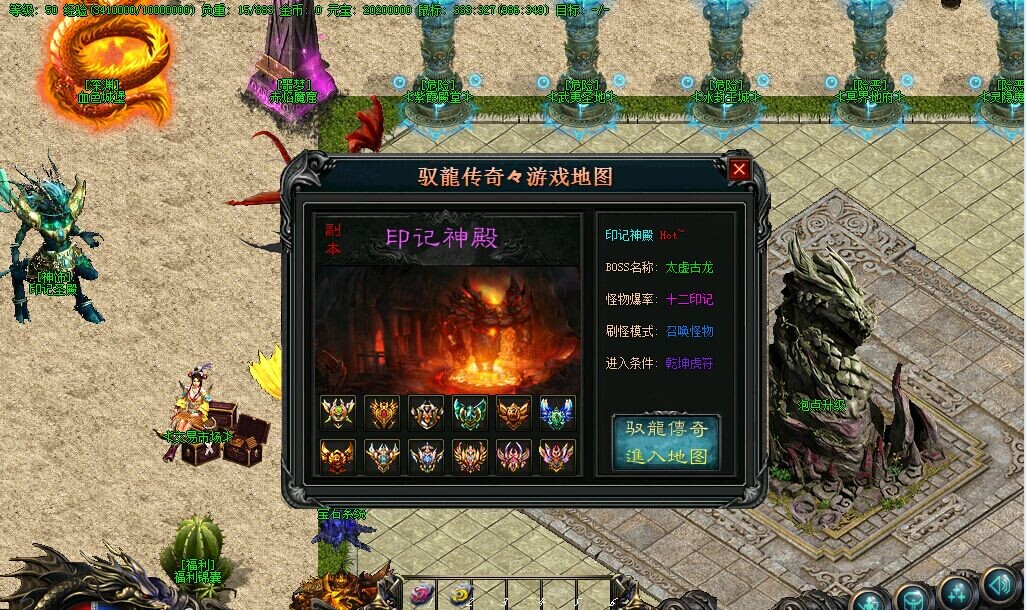Close the 驭龍传奇 game map window
The height and width of the screenshot is (610, 1026).
(739, 169)
